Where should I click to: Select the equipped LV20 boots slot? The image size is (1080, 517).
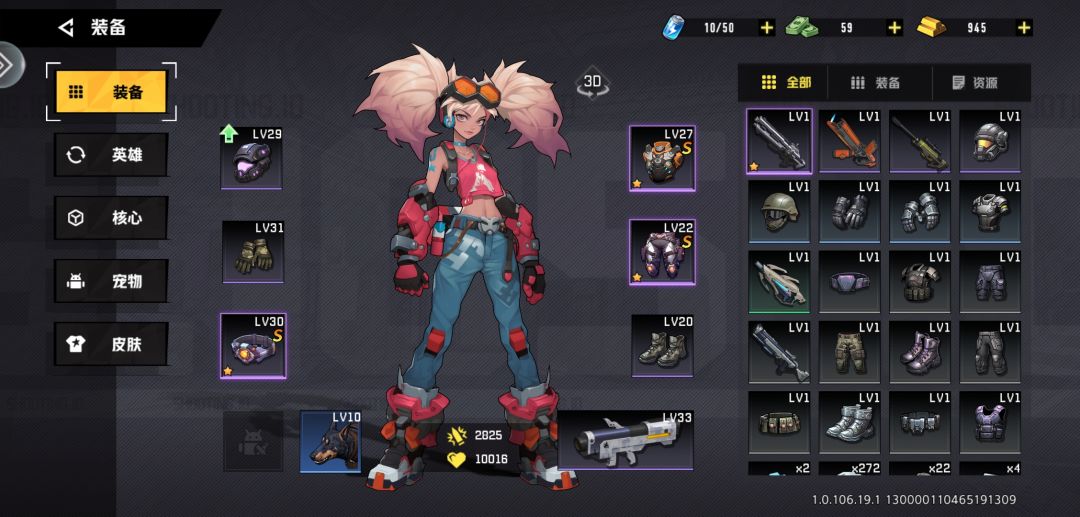663,346
